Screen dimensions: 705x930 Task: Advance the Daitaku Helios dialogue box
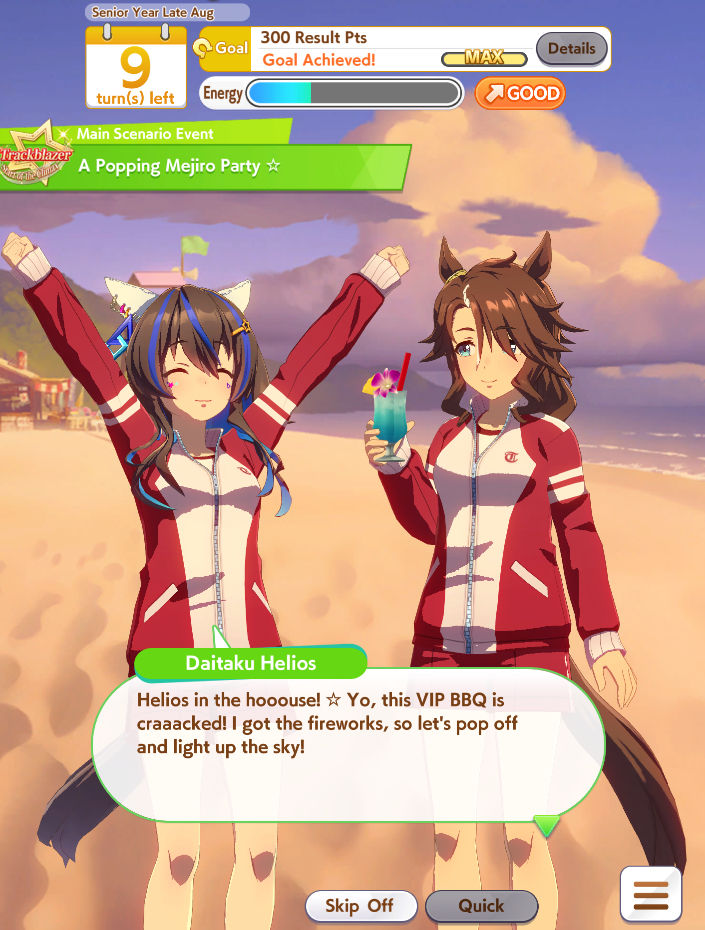pyautogui.click(x=348, y=740)
